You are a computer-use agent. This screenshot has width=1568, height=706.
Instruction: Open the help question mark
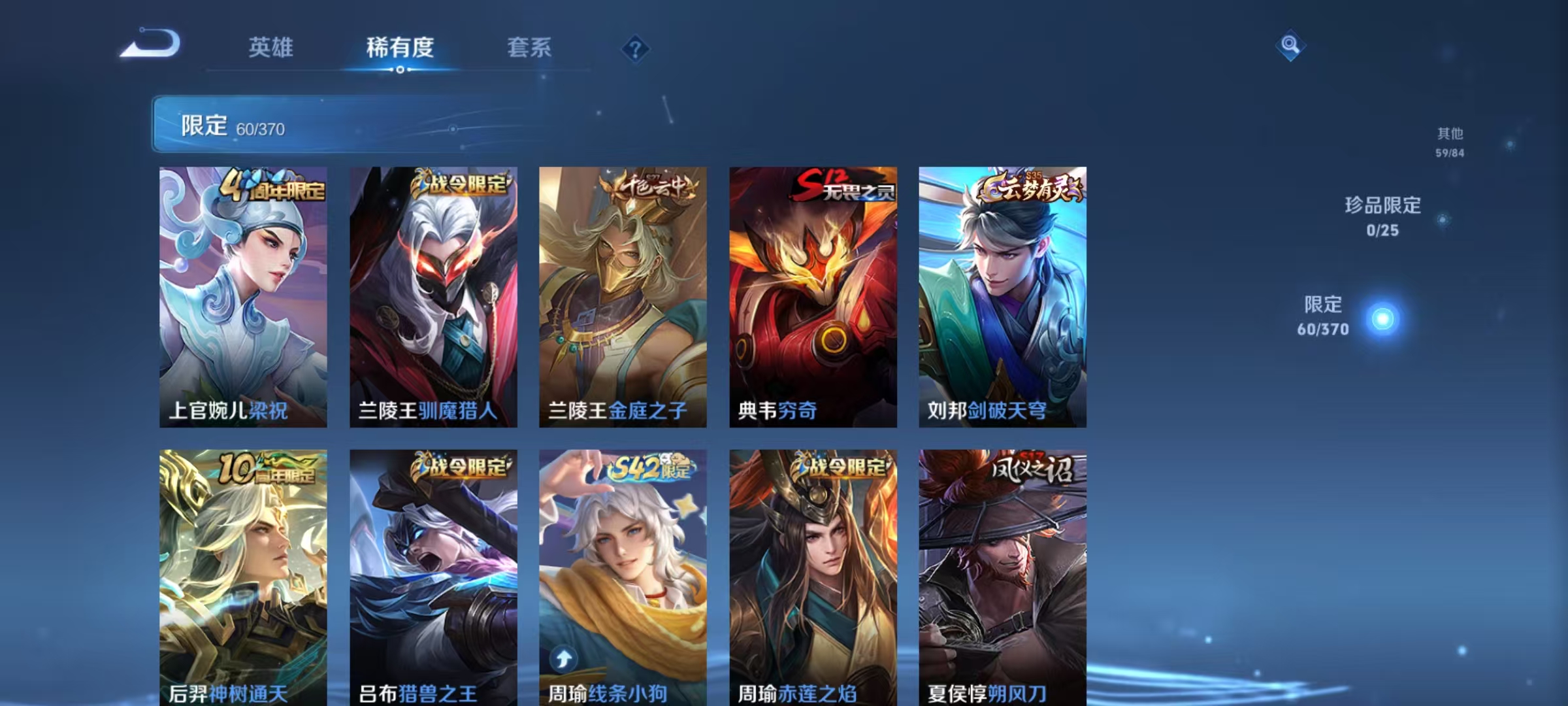[637, 49]
